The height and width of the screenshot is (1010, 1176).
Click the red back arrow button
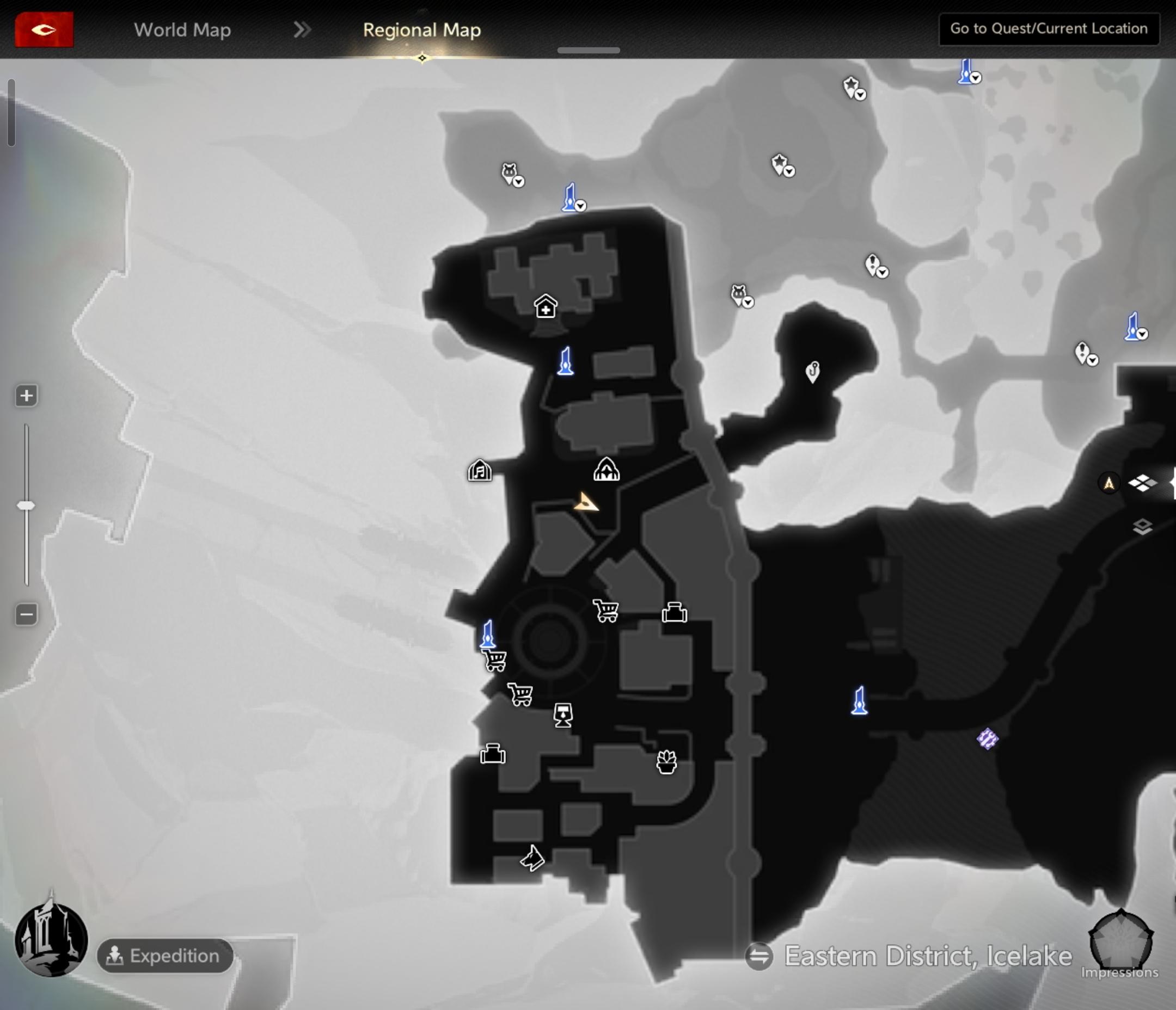(44, 29)
